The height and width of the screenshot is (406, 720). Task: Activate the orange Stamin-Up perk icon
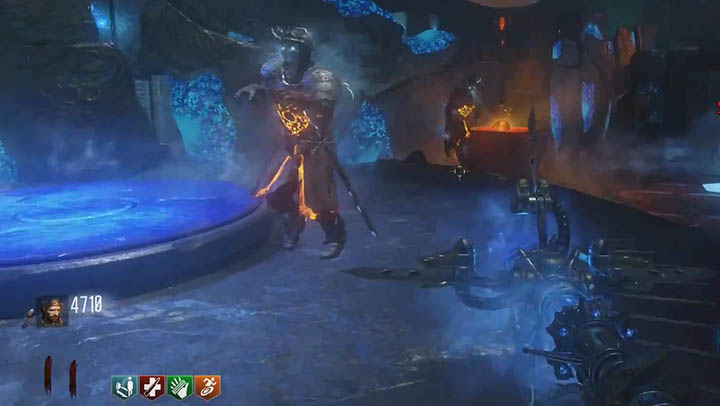click(x=207, y=387)
